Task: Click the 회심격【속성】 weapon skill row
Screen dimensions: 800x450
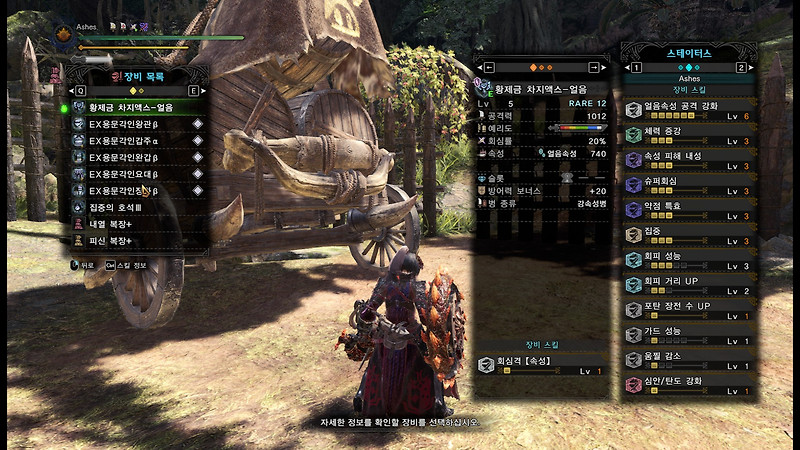Action: [541, 365]
